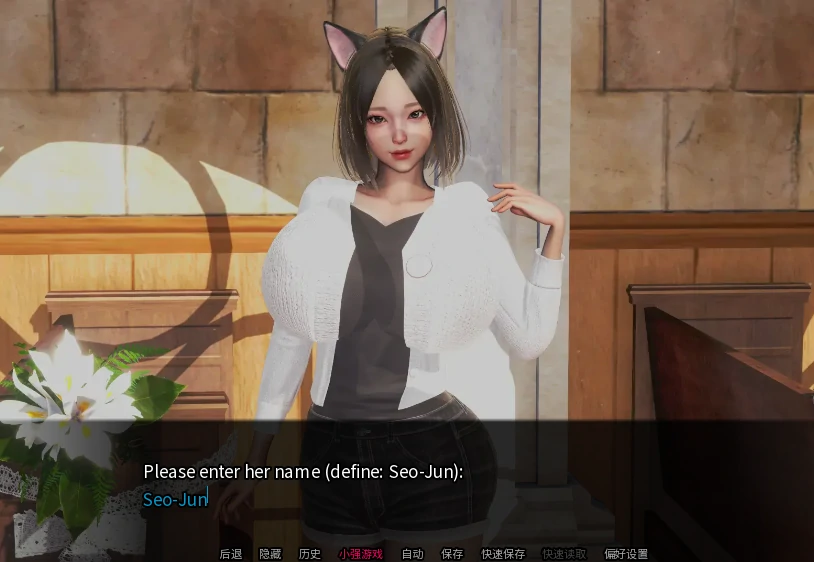
Task: Click the red 小强游戏 link
Action: point(360,554)
